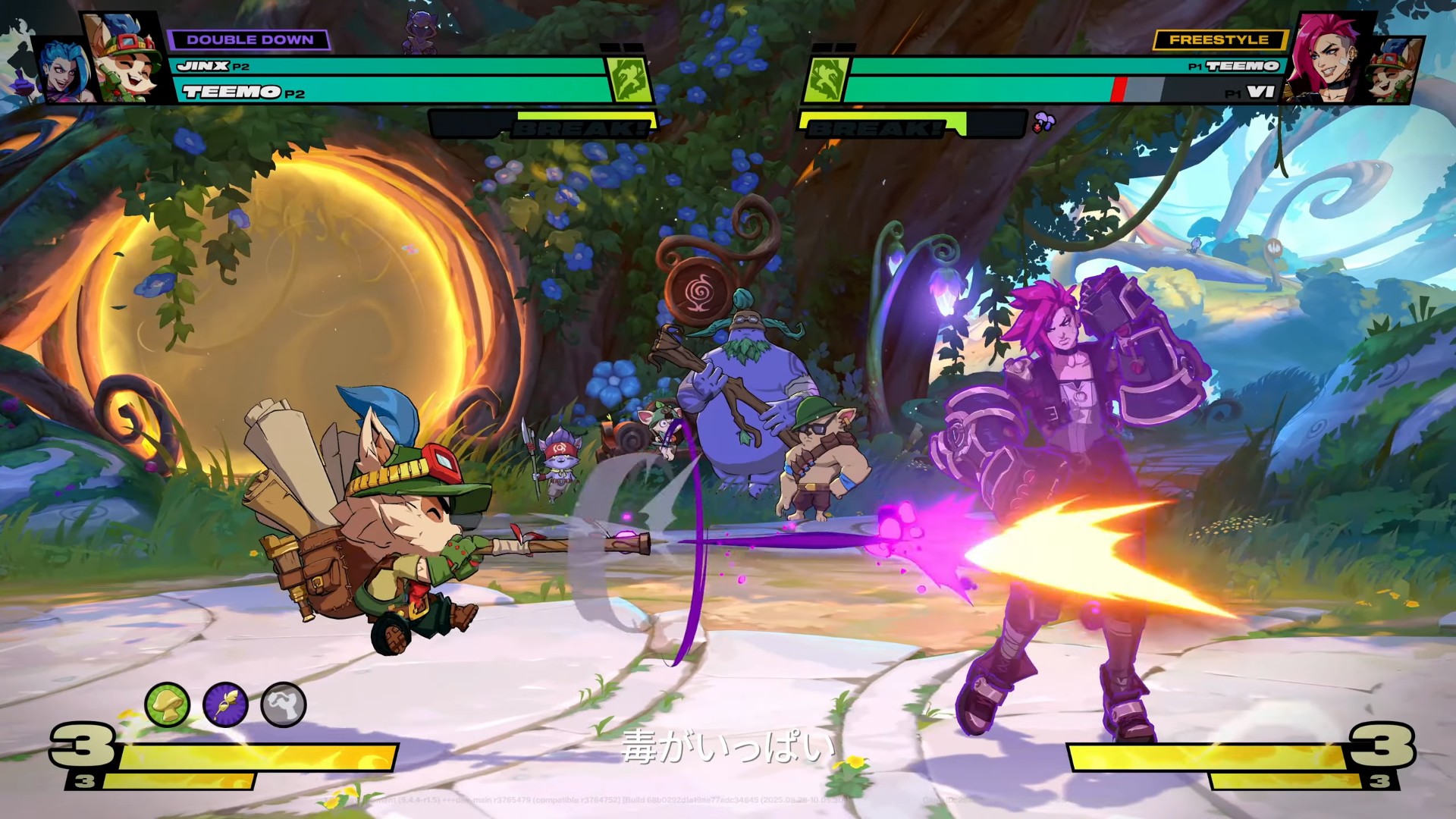The height and width of the screenshot is (819, 1456).
Task: Select the right team's green assist tag icon
Action: (x=825, y=80)
